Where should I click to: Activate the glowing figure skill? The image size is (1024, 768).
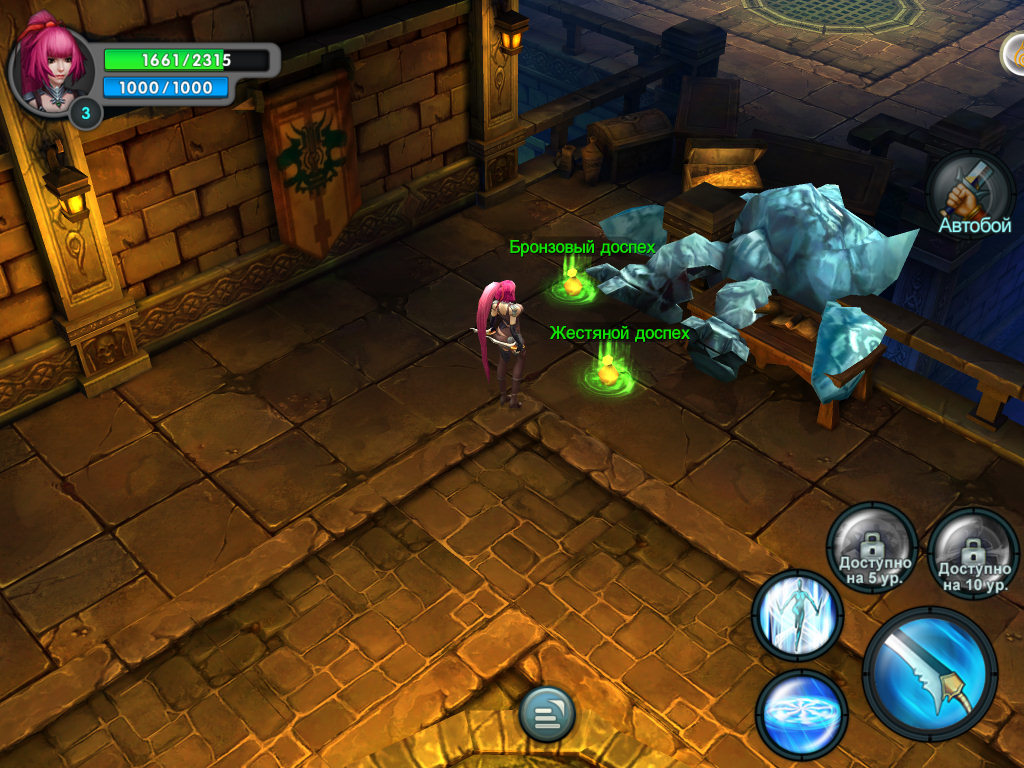[797, 614]
